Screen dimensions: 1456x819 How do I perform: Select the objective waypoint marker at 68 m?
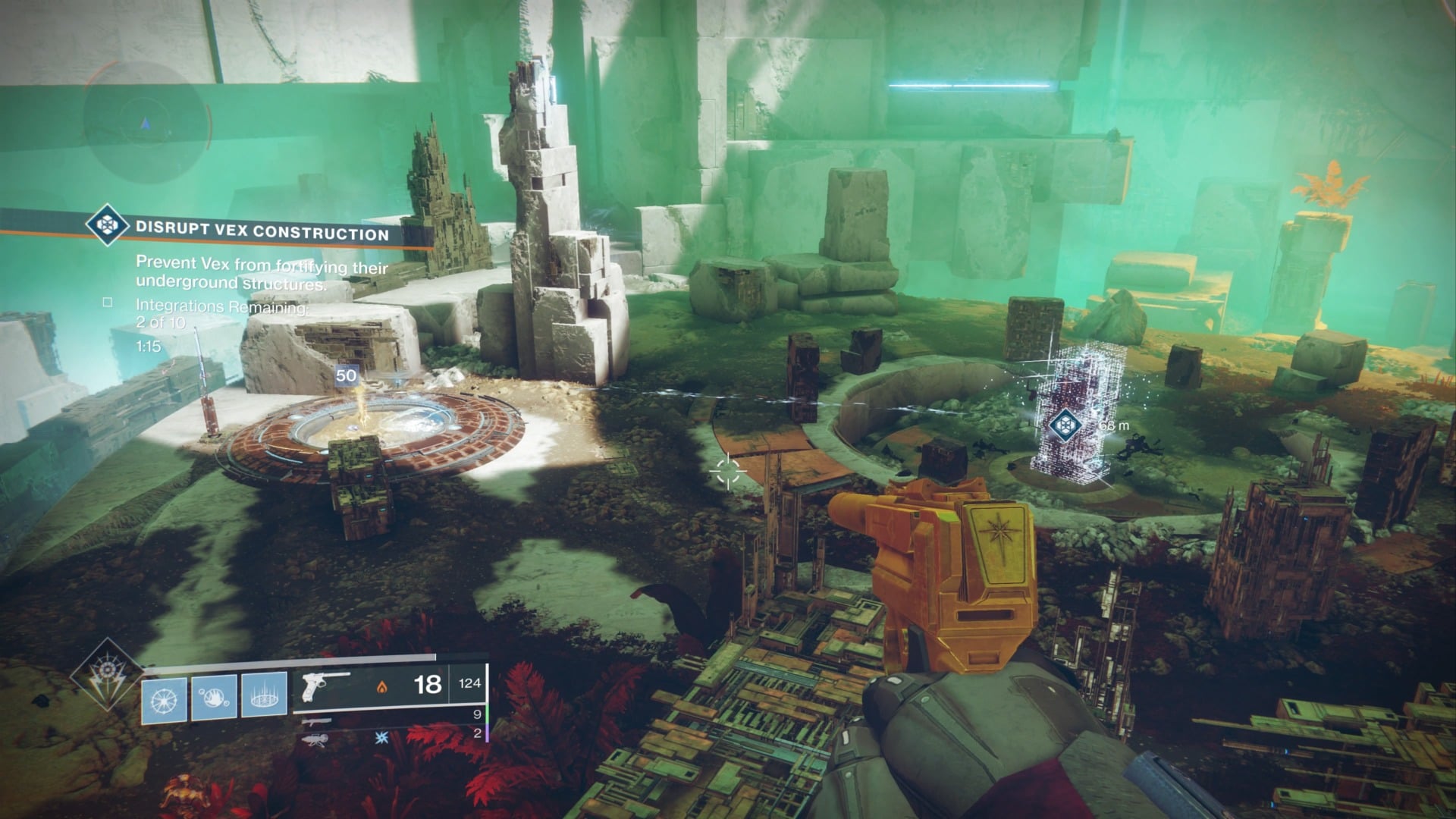[x=1065, y=425]
